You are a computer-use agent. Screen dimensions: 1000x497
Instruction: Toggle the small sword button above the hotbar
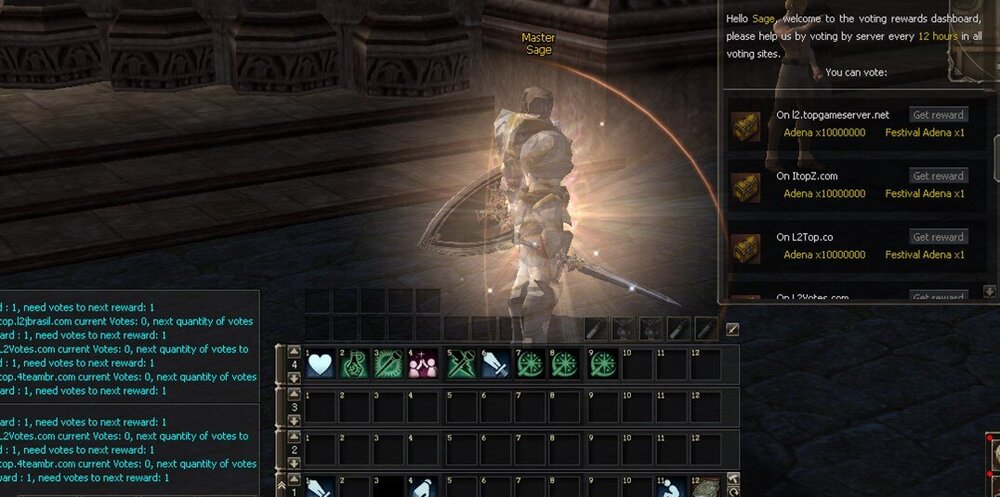(x=732, y=328)
